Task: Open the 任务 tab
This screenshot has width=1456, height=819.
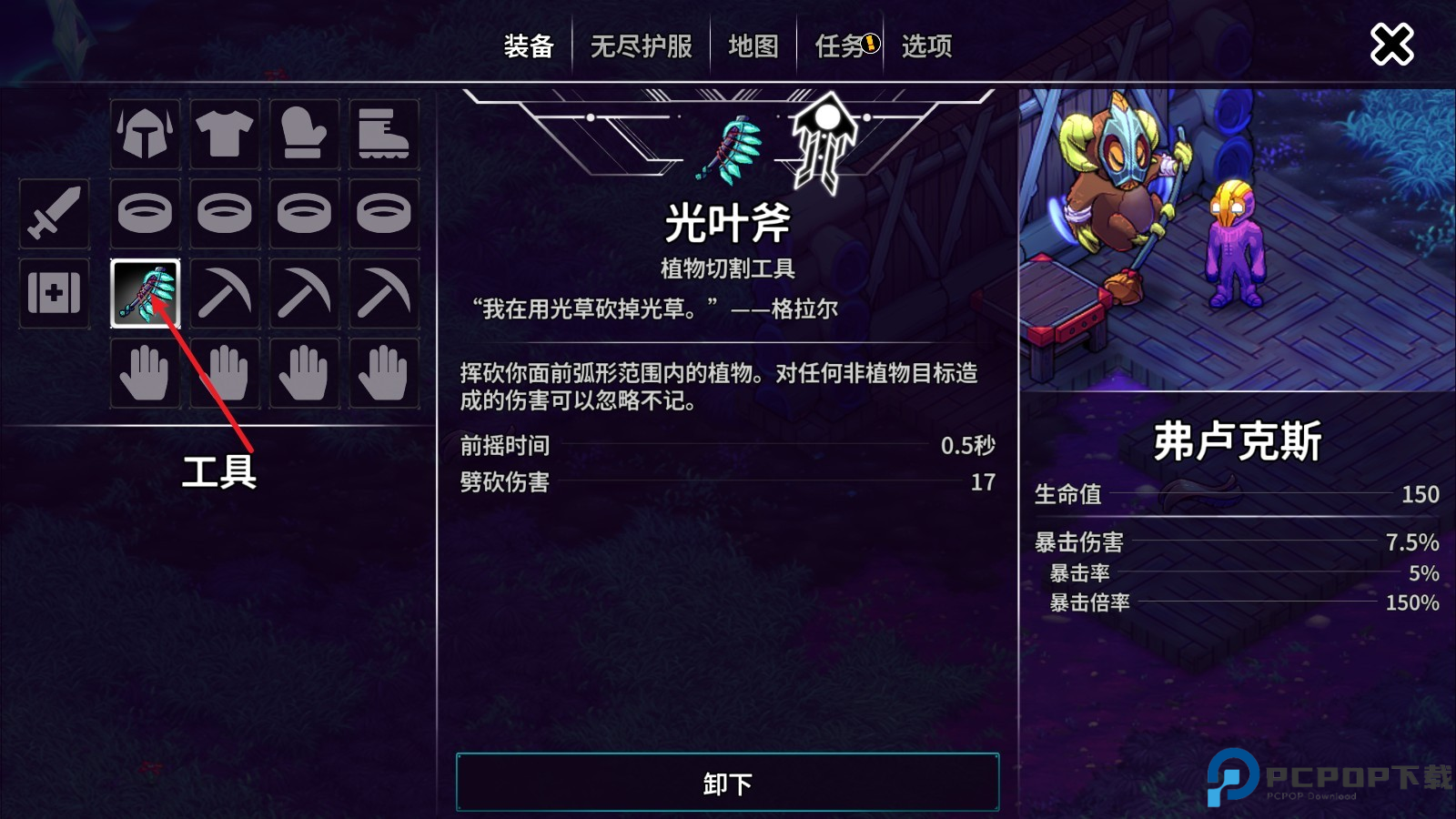Action: [839, 46]
